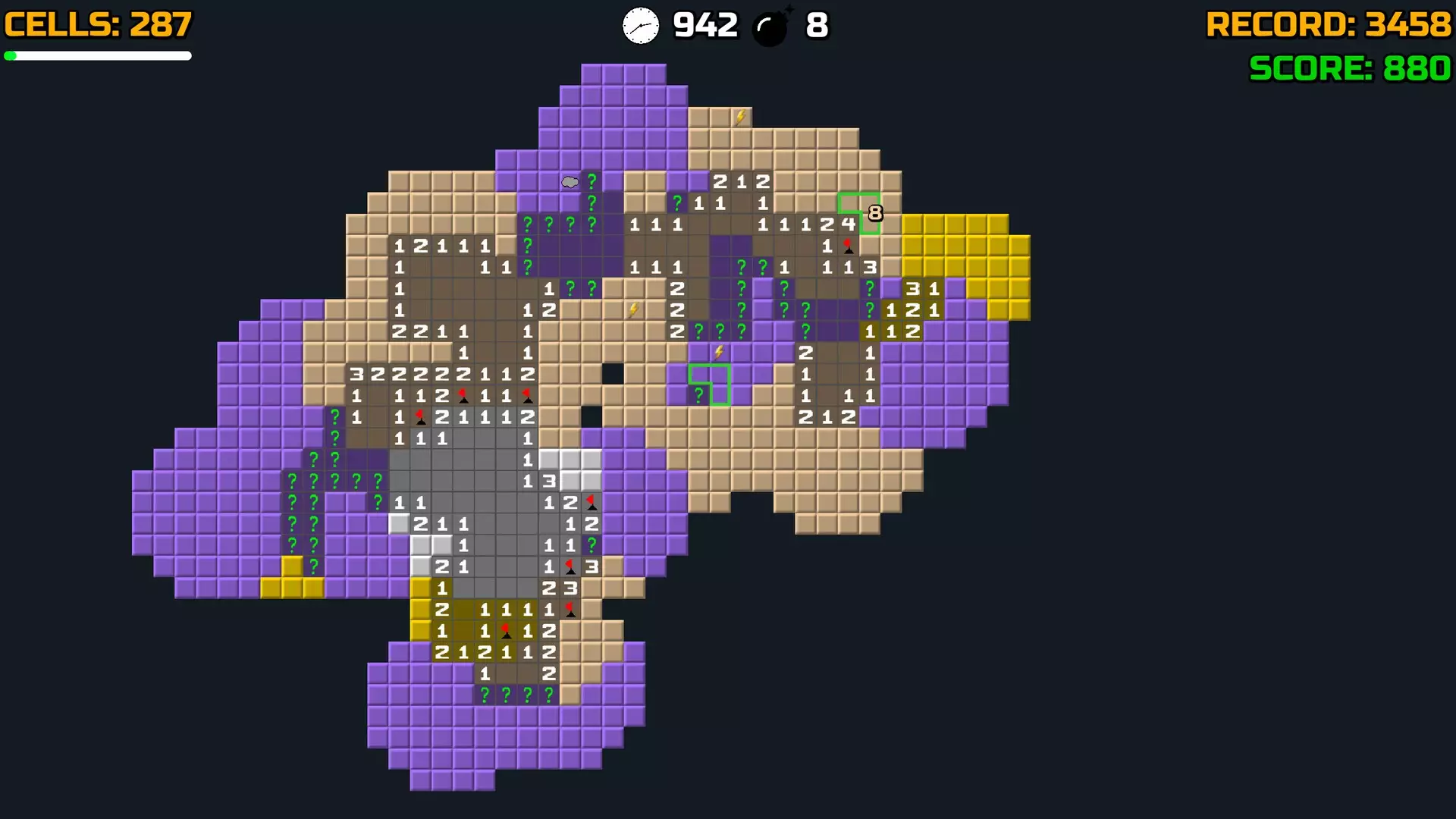Toggle off a green question mark at bottom row

(x=506, y=693)
